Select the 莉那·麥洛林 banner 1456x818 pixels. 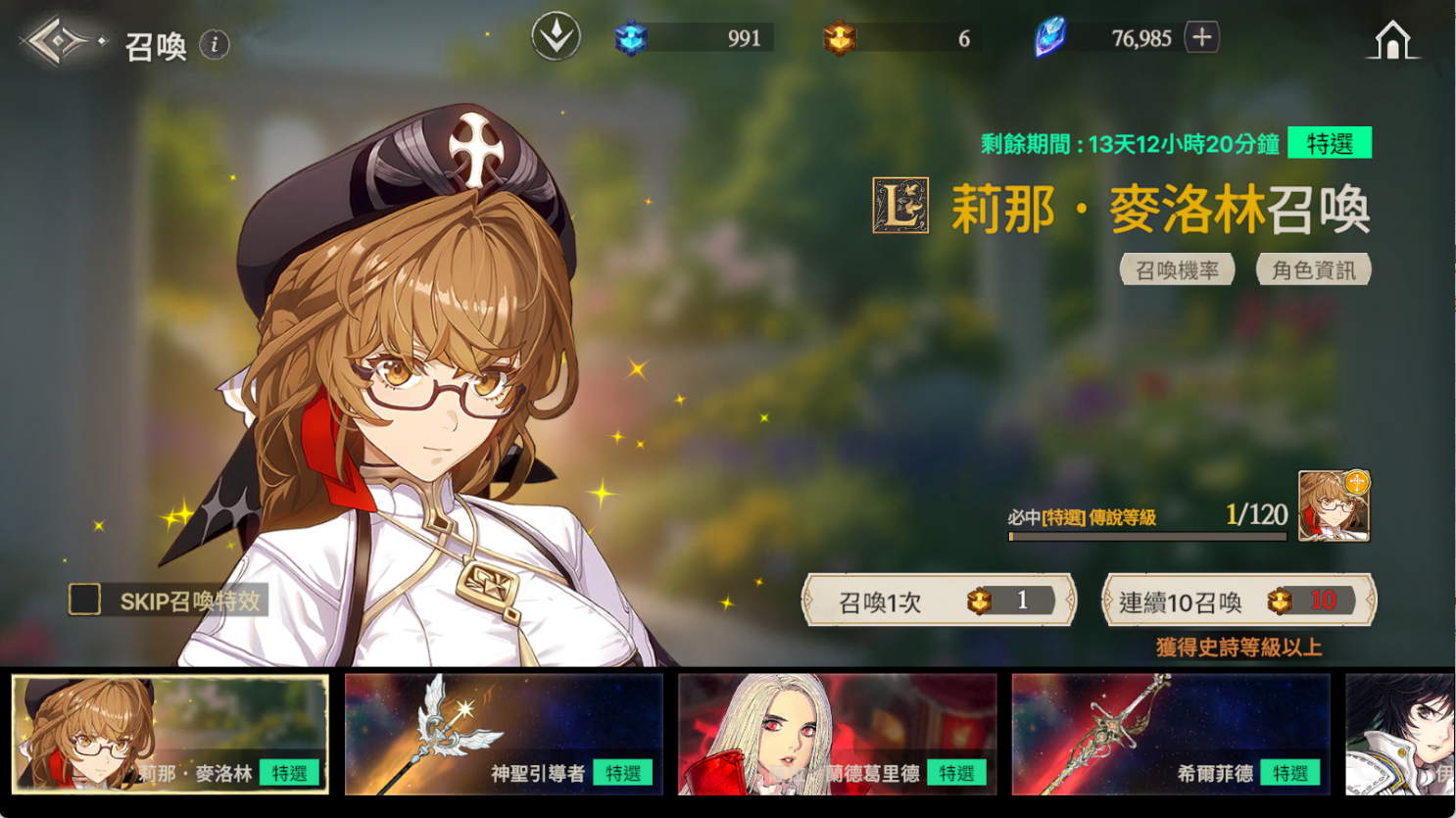[x=170, y=734]
